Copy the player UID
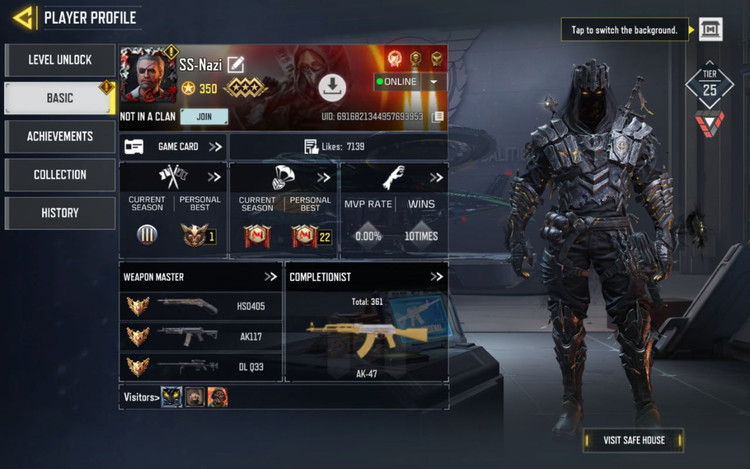Viewport: 750px width, 469px height. (x=438, y=117)
